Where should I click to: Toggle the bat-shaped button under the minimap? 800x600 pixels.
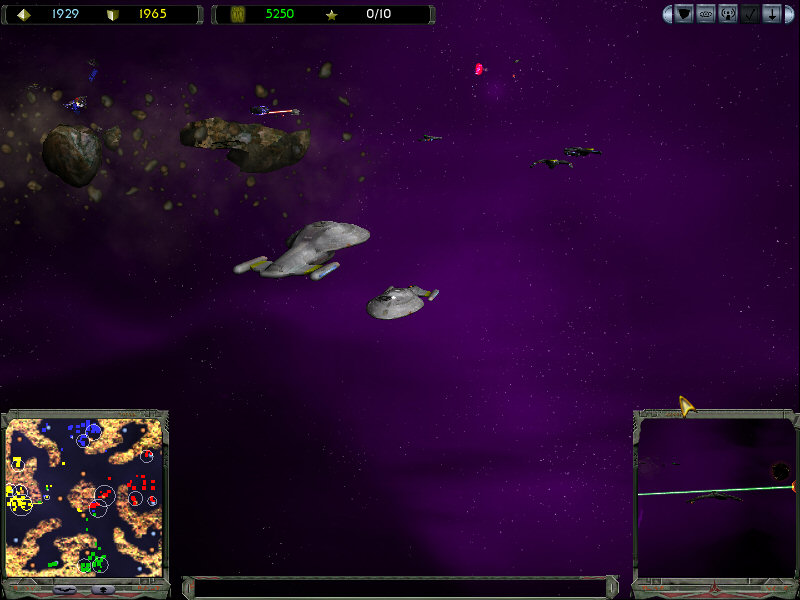[x=62, y=589]
